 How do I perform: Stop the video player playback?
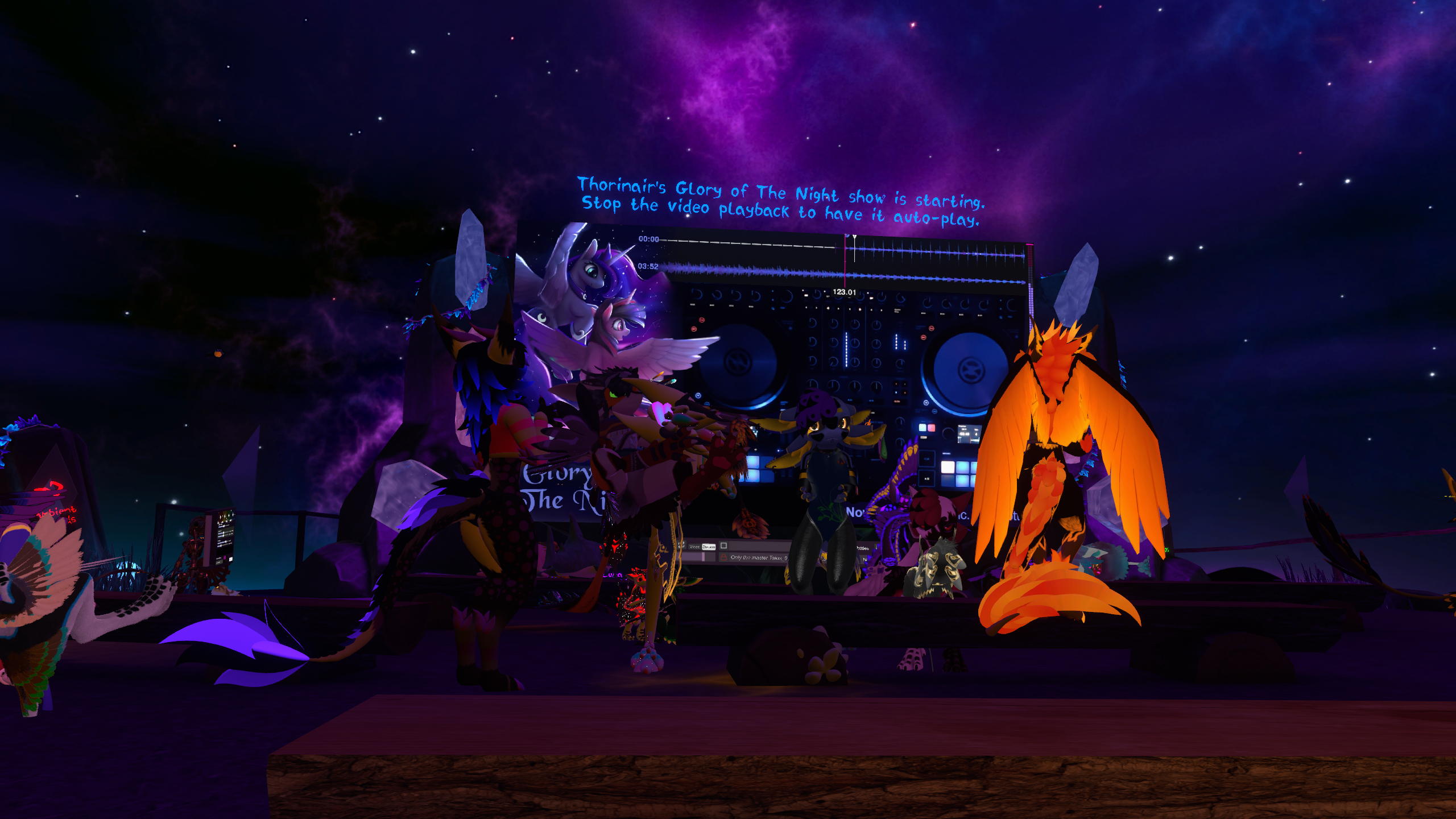[723, 545]
